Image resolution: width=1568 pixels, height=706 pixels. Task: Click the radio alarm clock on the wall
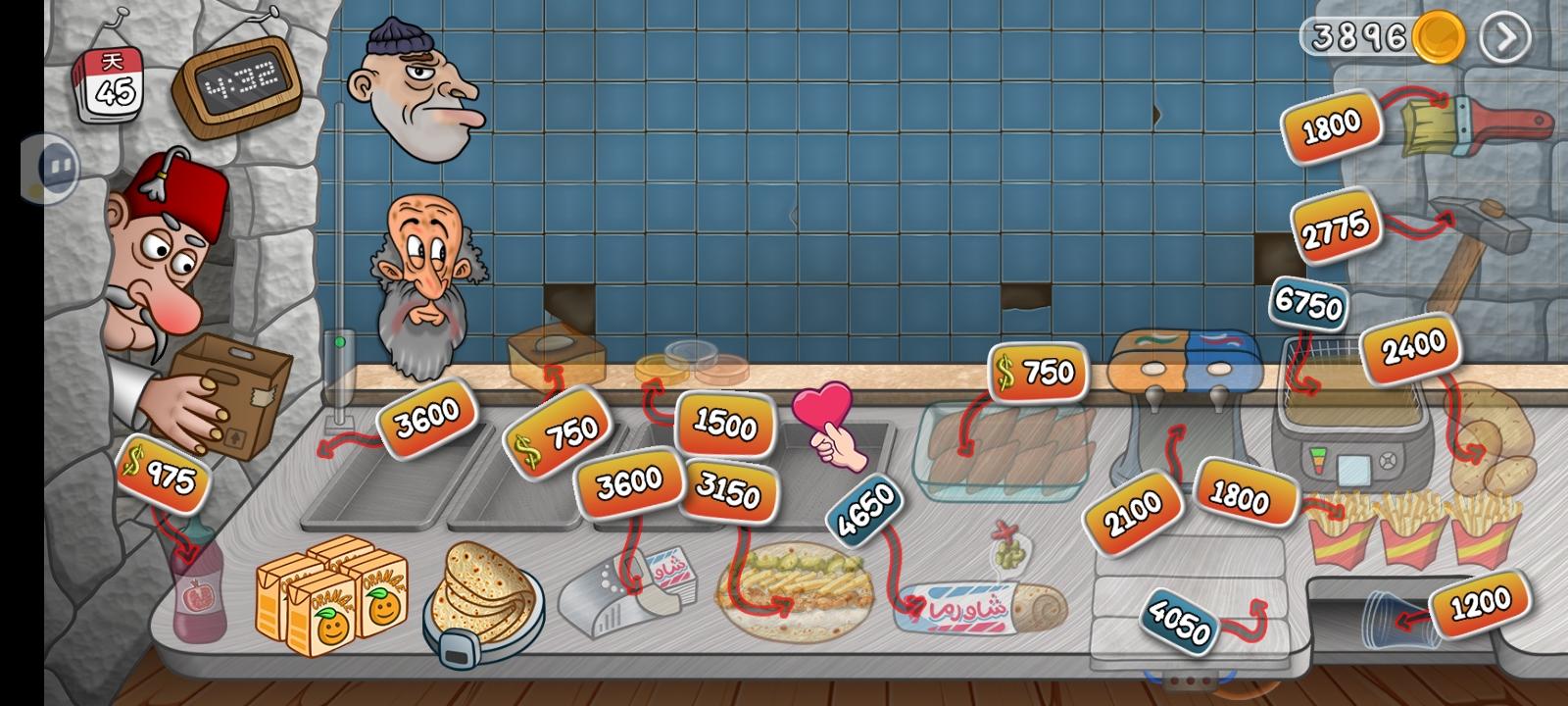pyautogui.click(x=235, y=78)
